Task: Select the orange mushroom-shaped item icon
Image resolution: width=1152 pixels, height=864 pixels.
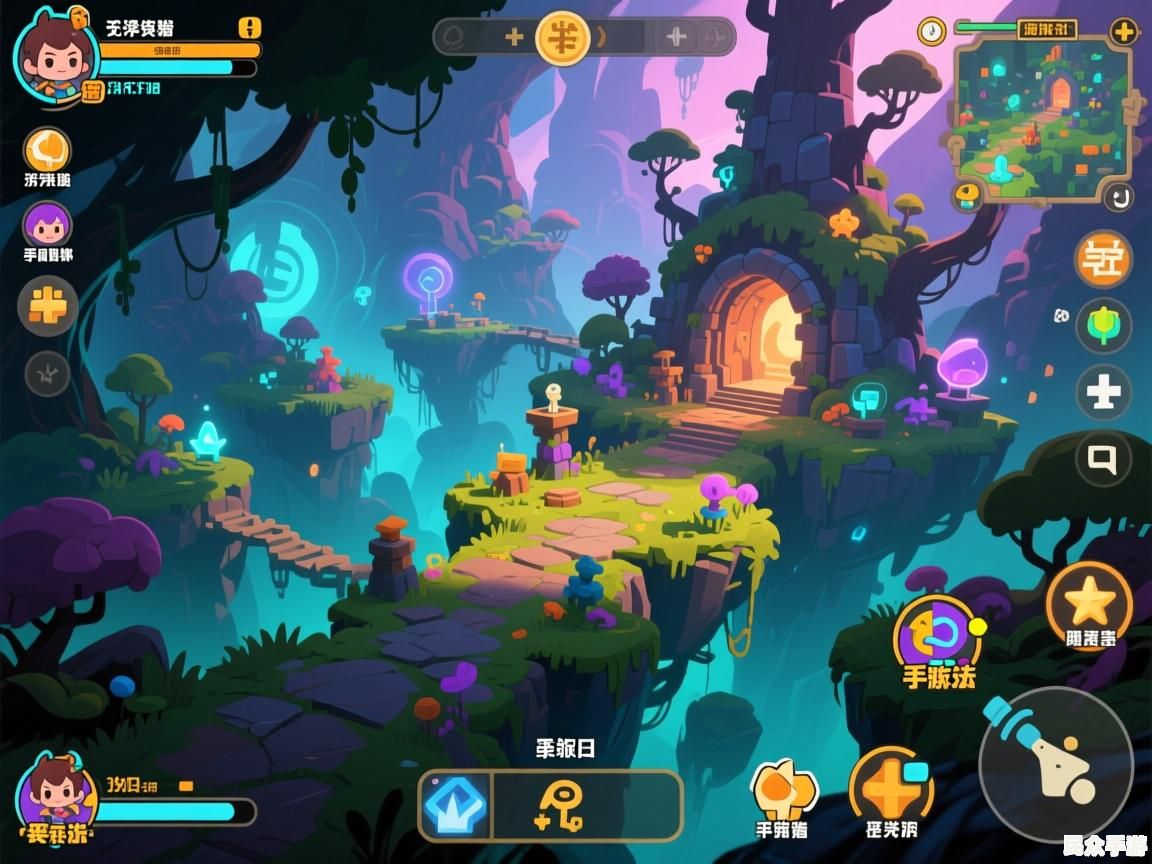Action: (x=783, y=787)
